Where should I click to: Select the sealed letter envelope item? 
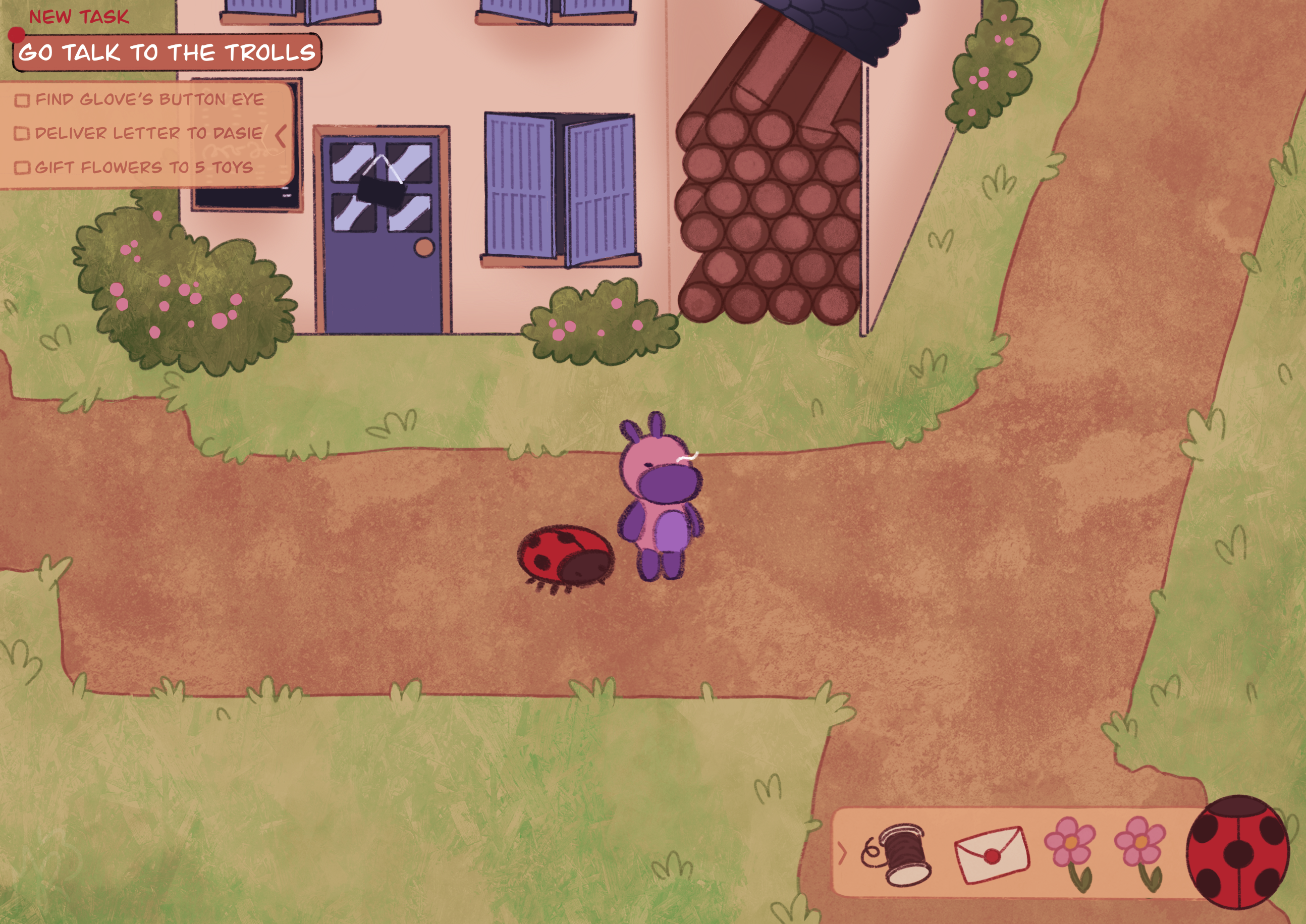992,854
